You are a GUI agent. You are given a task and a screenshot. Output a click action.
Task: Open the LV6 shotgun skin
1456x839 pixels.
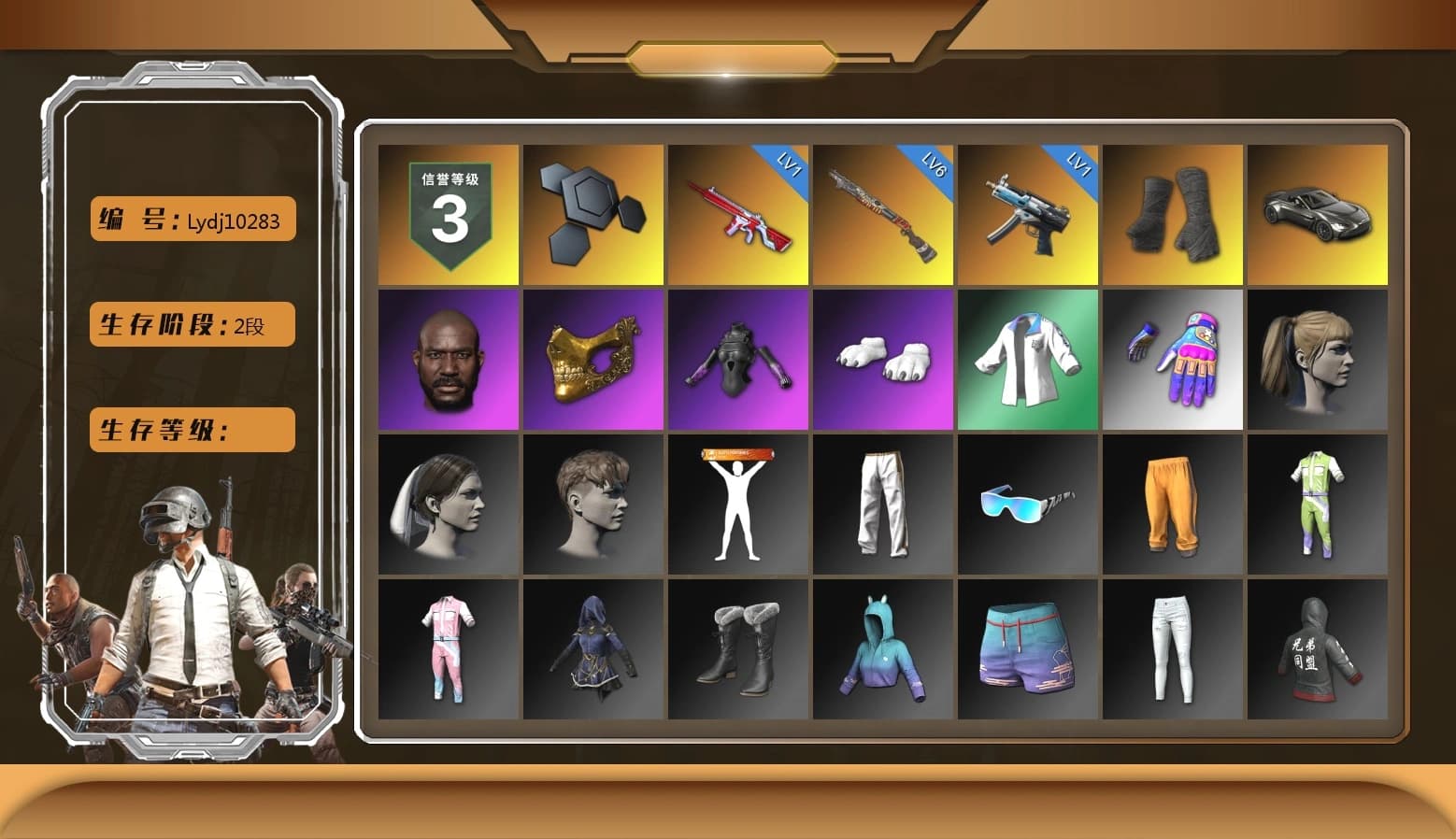point(881,213)
